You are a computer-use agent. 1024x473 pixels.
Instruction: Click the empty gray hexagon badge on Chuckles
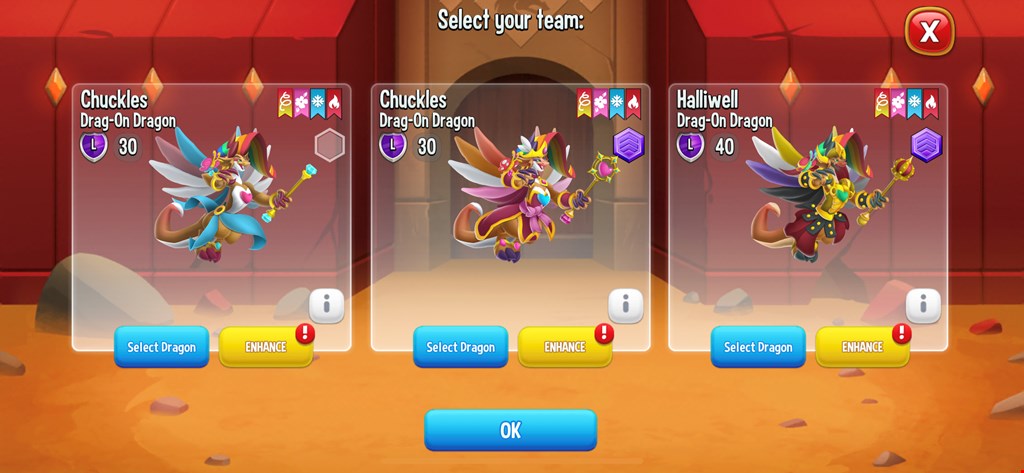click(x=330, y=146)
